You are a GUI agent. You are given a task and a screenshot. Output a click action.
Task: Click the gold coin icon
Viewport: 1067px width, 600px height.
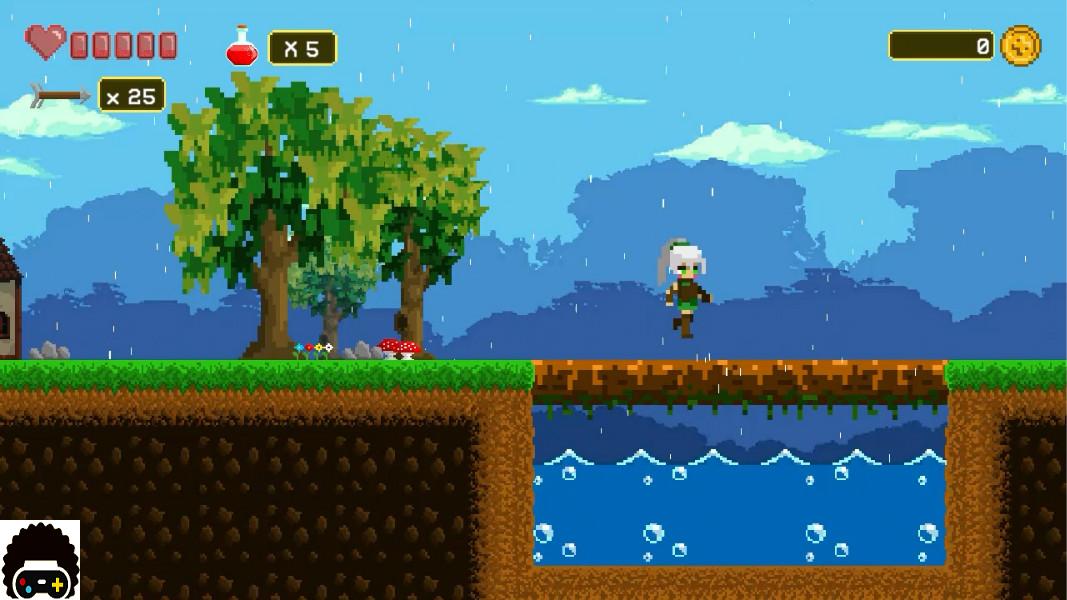pos(1020,46)
